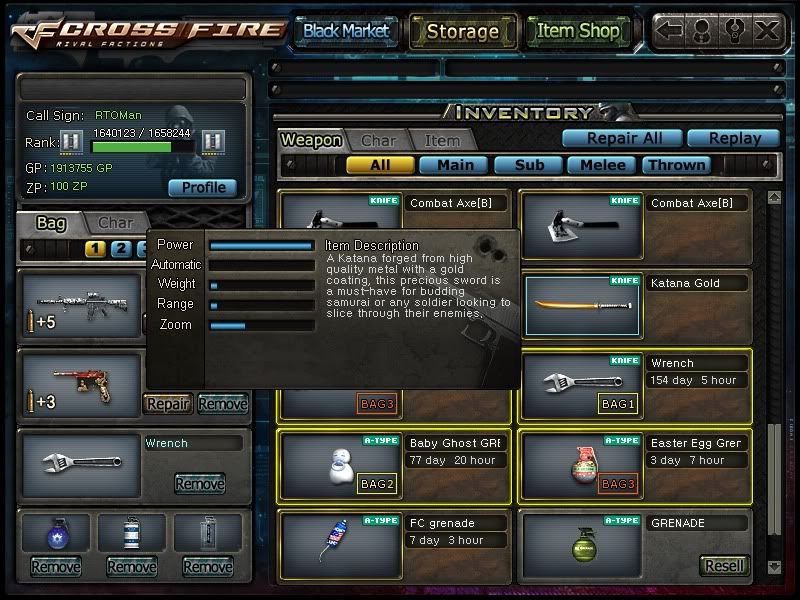
Task: Filter inventory by Thrown weapons
Action: (x=677, y=165)
